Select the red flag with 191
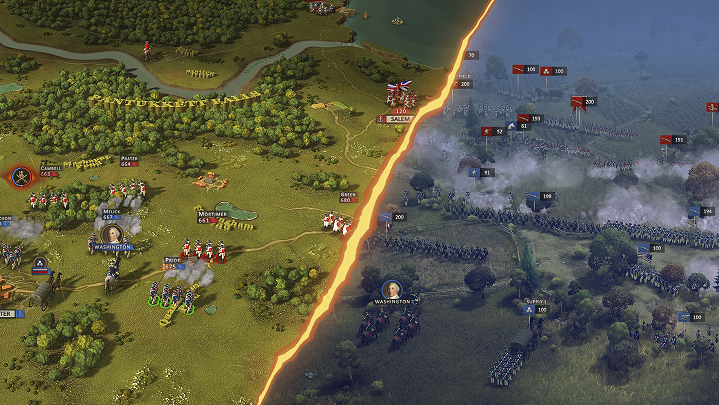Image resolution: width=719 pixels, height=405 pixels. click(x=666, y=140)
